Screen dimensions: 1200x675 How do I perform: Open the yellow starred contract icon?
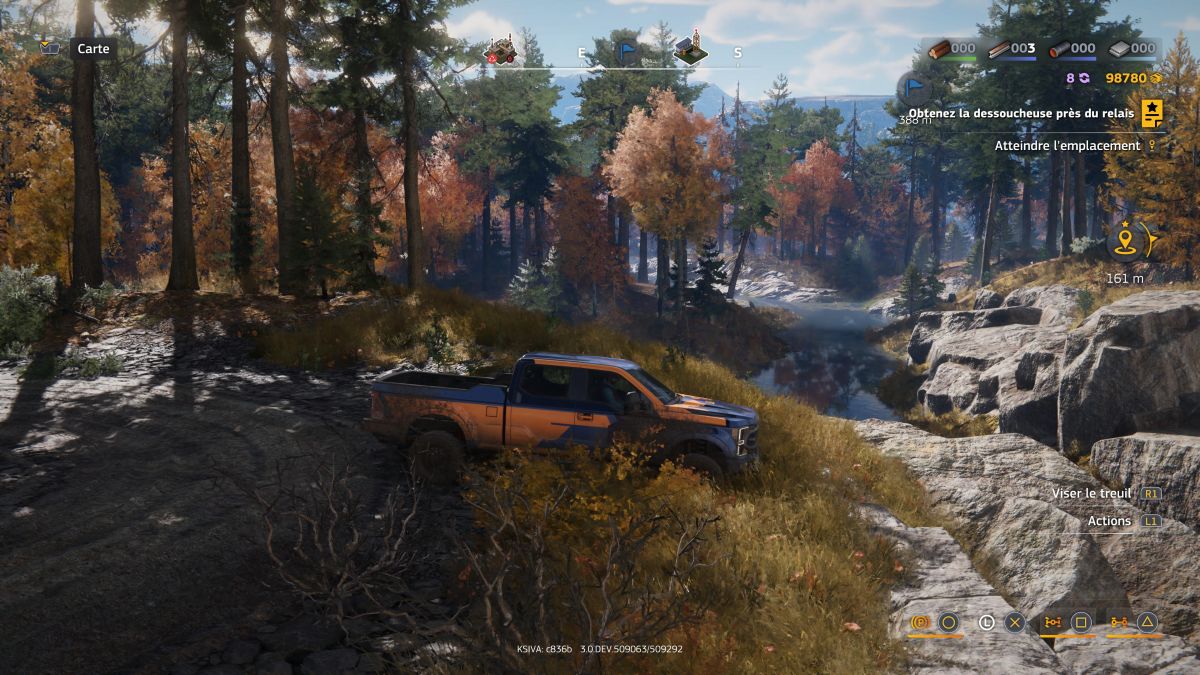point(1152,114)
